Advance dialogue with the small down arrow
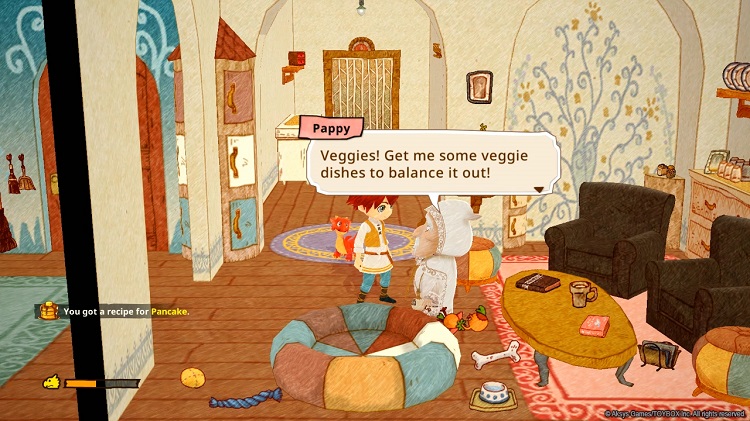Viewport: 750px width, 421px height. pos(540,186)
